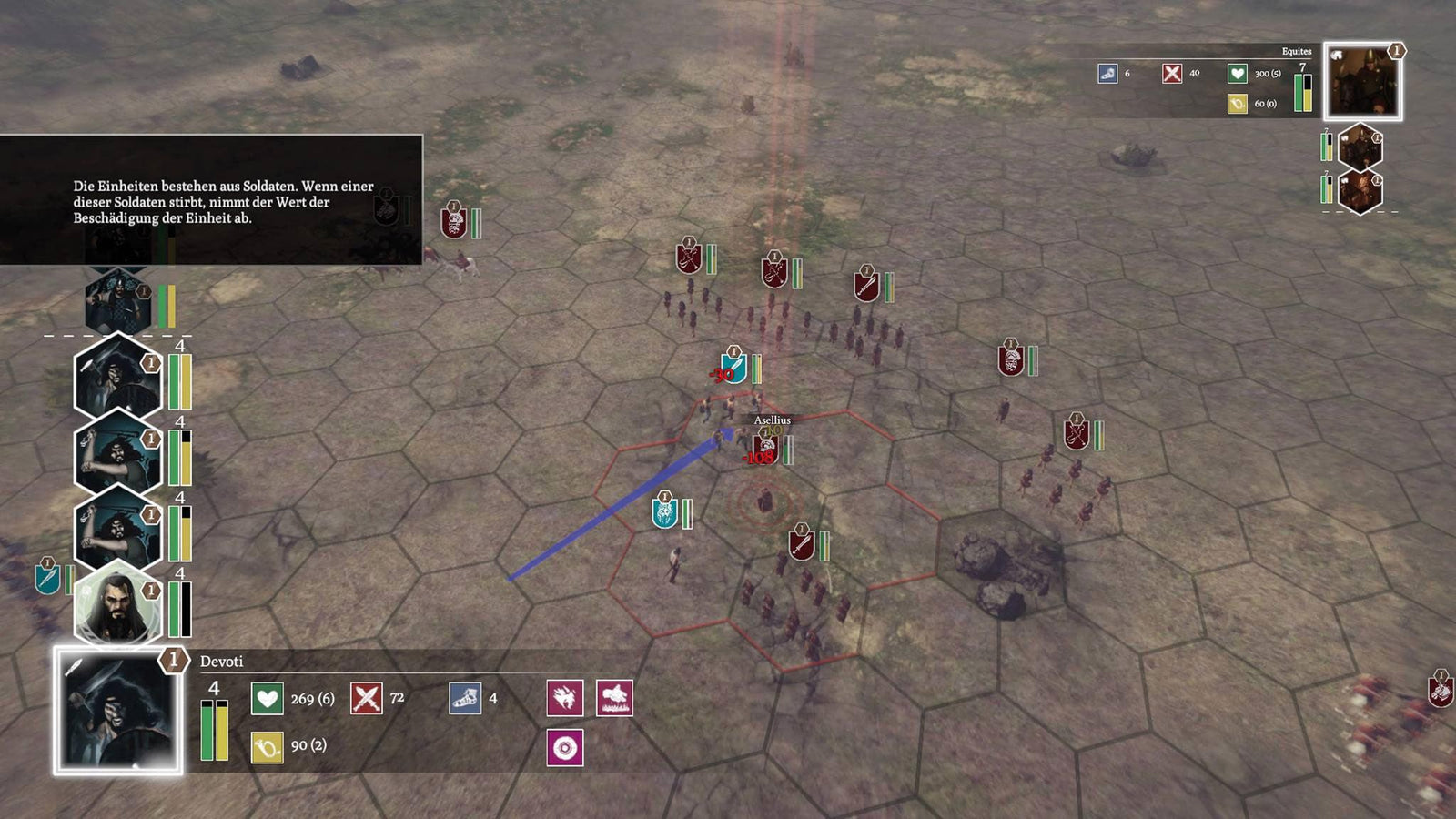Activate the hand over flames ability
Viewport: 1456px width, 819px height.
(x=614, y=698)
